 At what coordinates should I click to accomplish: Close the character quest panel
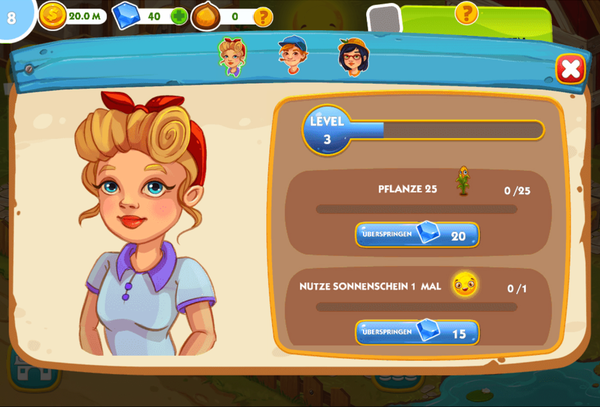point(570,68)
